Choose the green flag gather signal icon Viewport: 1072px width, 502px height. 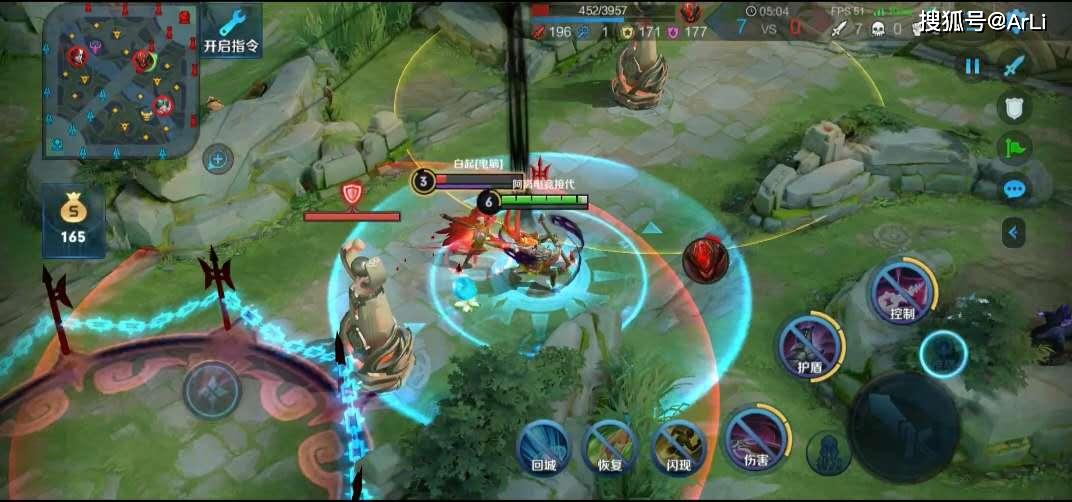(1014, 149)
